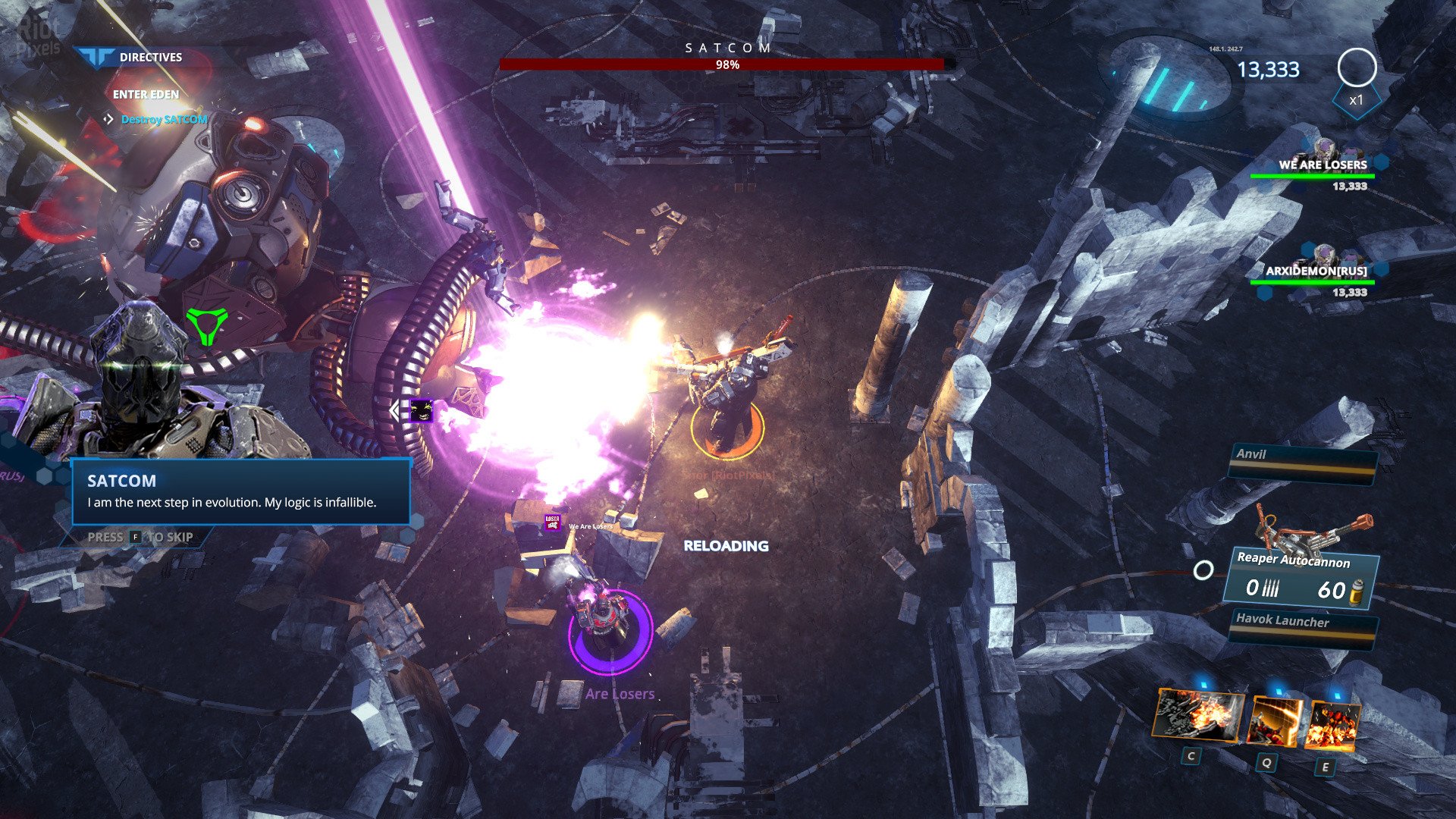Select ARXIDEMON[RUS] player entry
This screenshot has height=819, width=1456.
coord(1316,271)
